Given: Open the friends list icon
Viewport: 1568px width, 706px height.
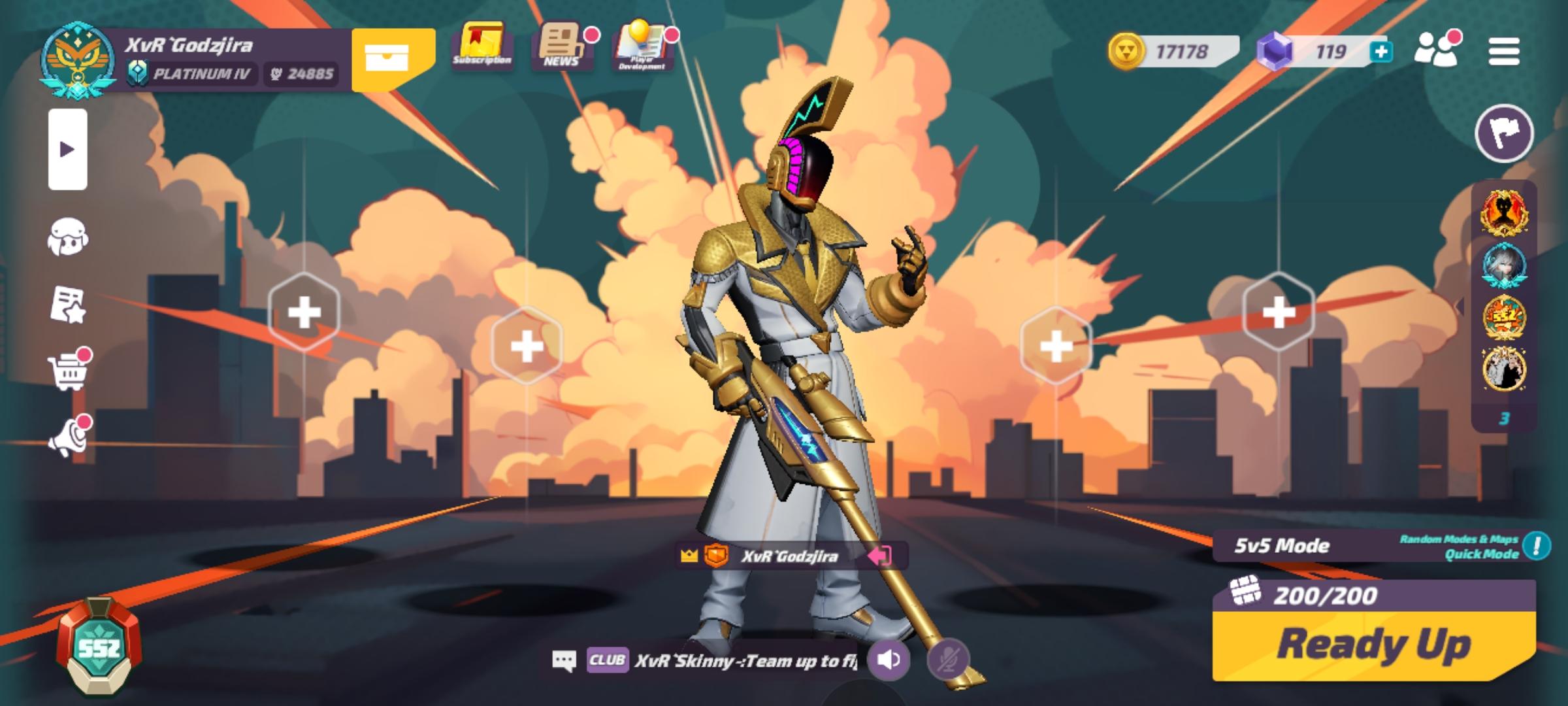Looking at the screenshot, I should tap(1435, 50).
